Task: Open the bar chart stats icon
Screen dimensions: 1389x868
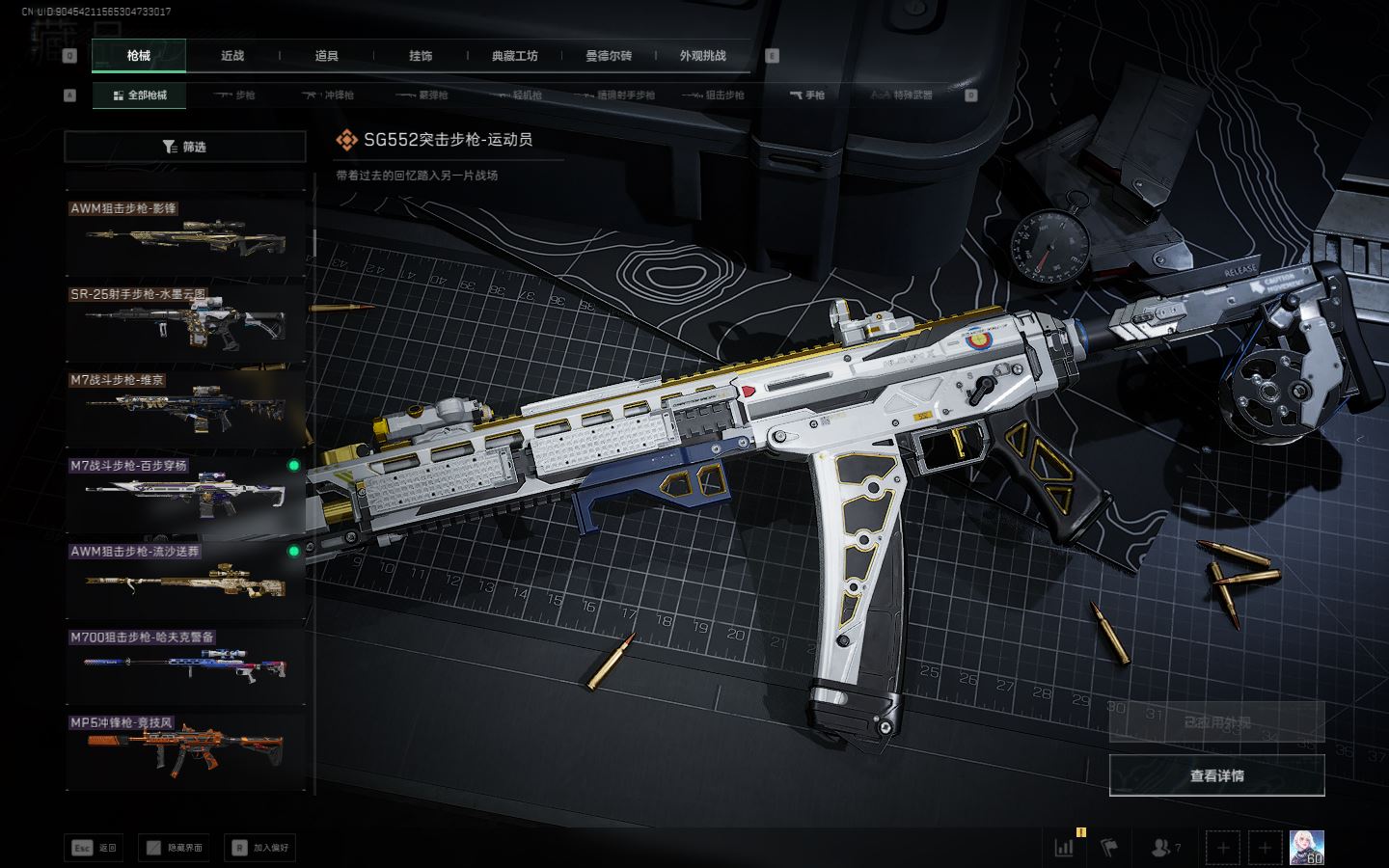Action: click(1064, 848)
